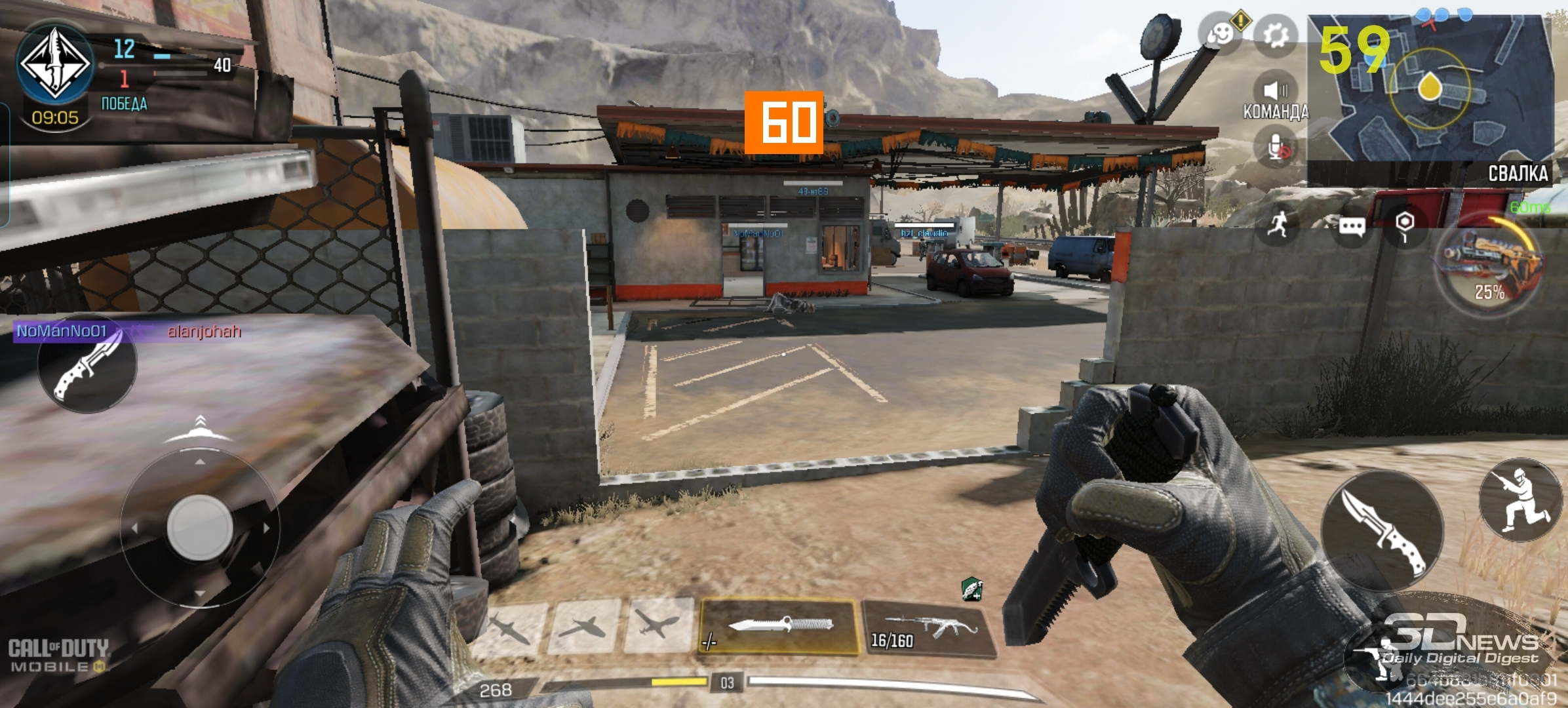The image size is (1568, 708).
Task: Tap the running man sprint icon
Action: pyautogui.click(x=1278, y=225)
